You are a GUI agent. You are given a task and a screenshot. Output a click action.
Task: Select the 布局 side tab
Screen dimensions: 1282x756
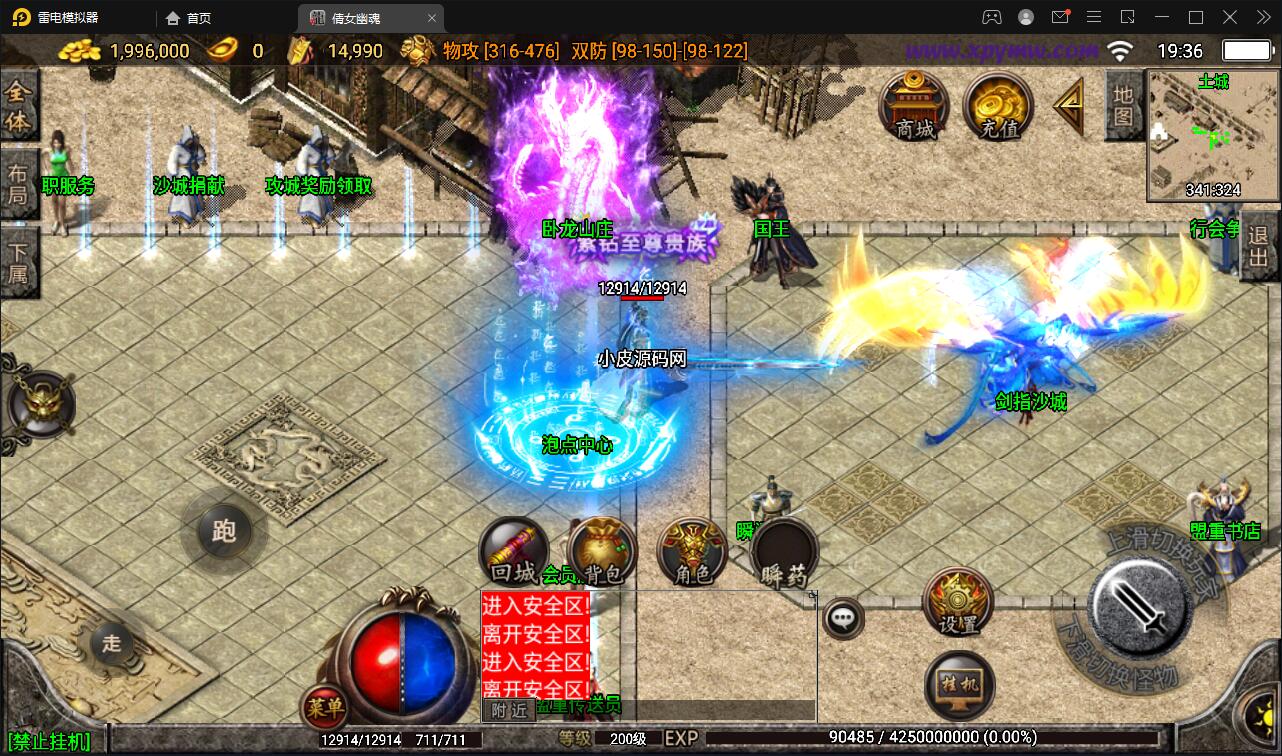pos(19,182)
